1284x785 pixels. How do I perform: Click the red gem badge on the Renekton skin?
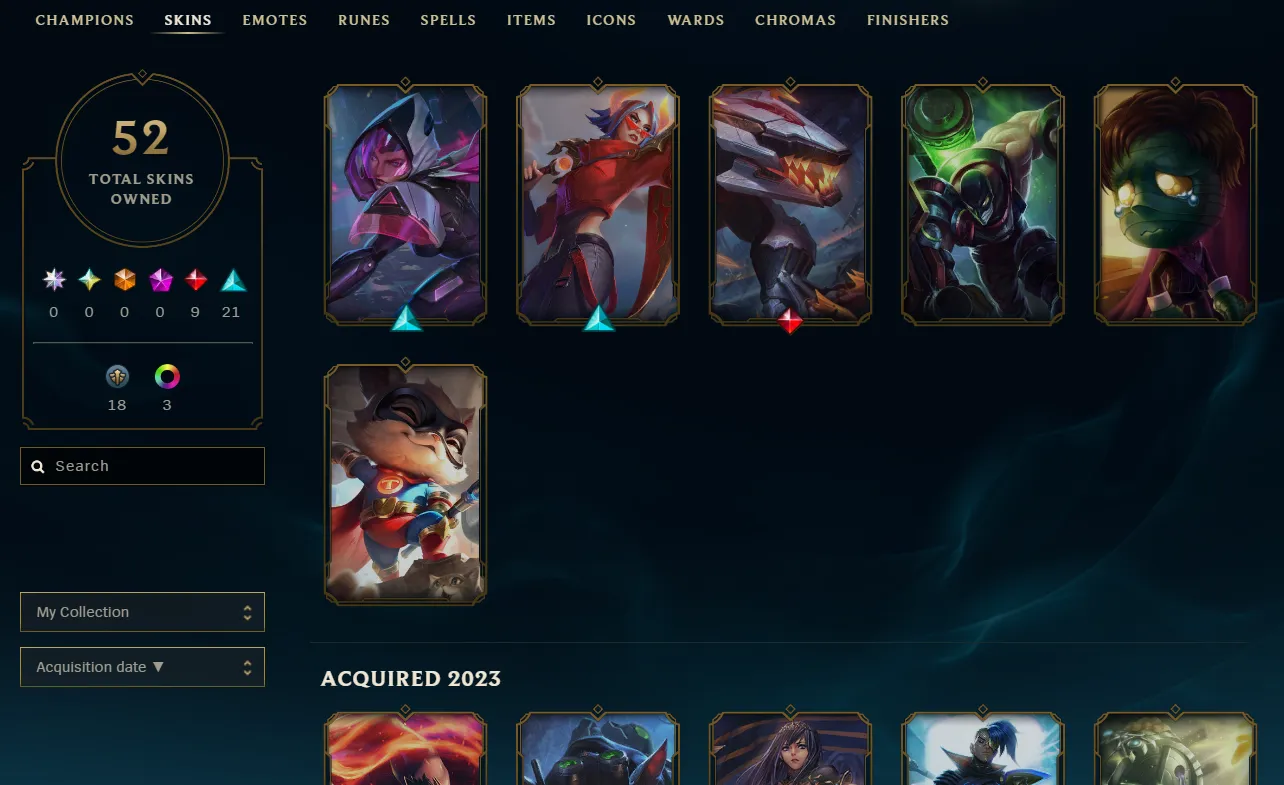(x=790, y=322)
